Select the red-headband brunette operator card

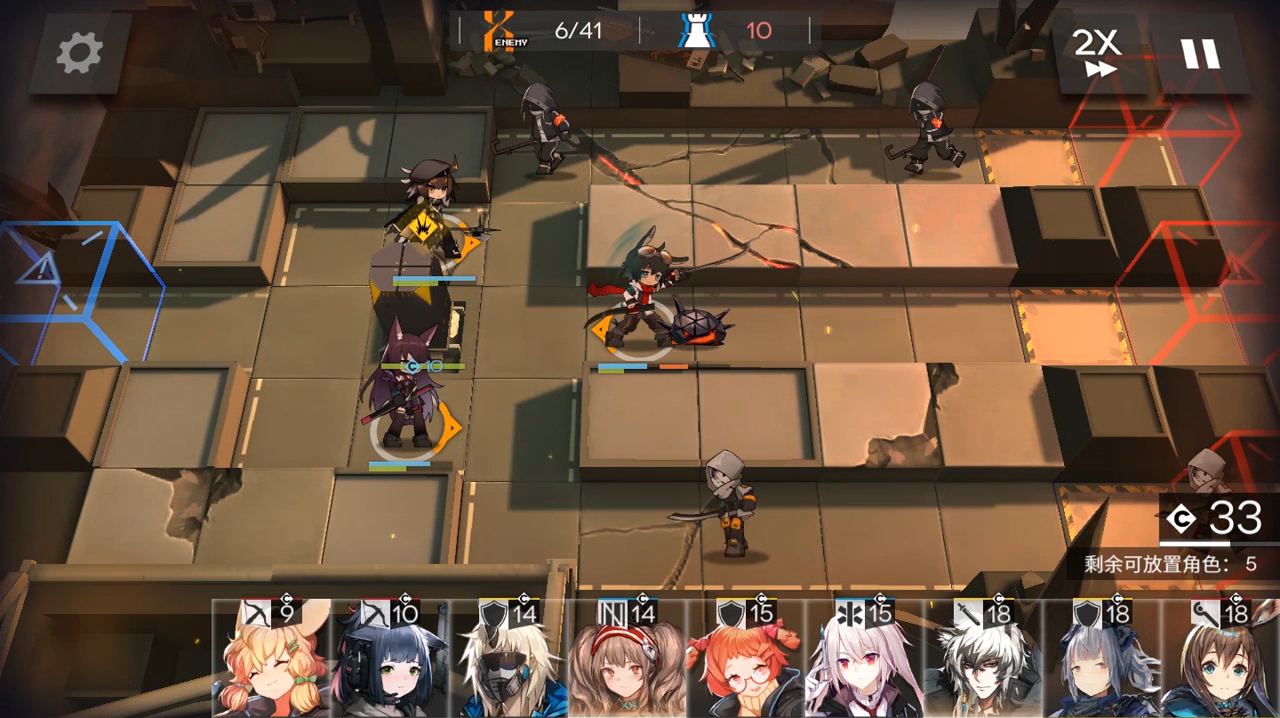click(x=627, y=660)
